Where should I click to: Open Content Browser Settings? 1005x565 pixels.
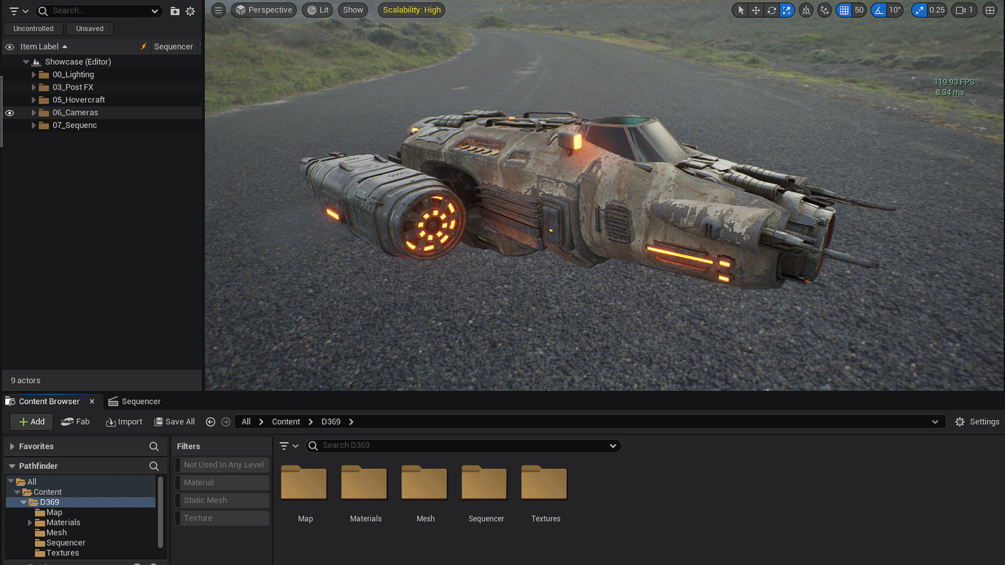(977, 422)
